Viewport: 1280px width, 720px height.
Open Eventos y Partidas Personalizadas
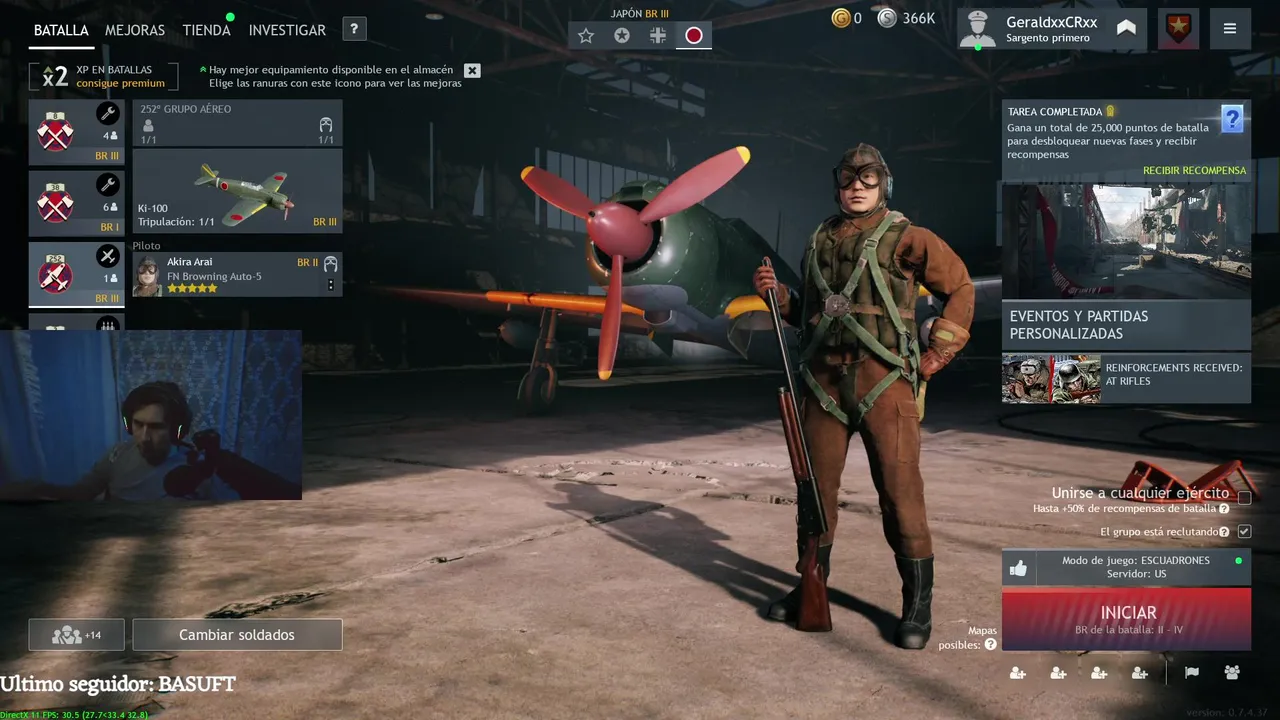[x=1126, y=325]
